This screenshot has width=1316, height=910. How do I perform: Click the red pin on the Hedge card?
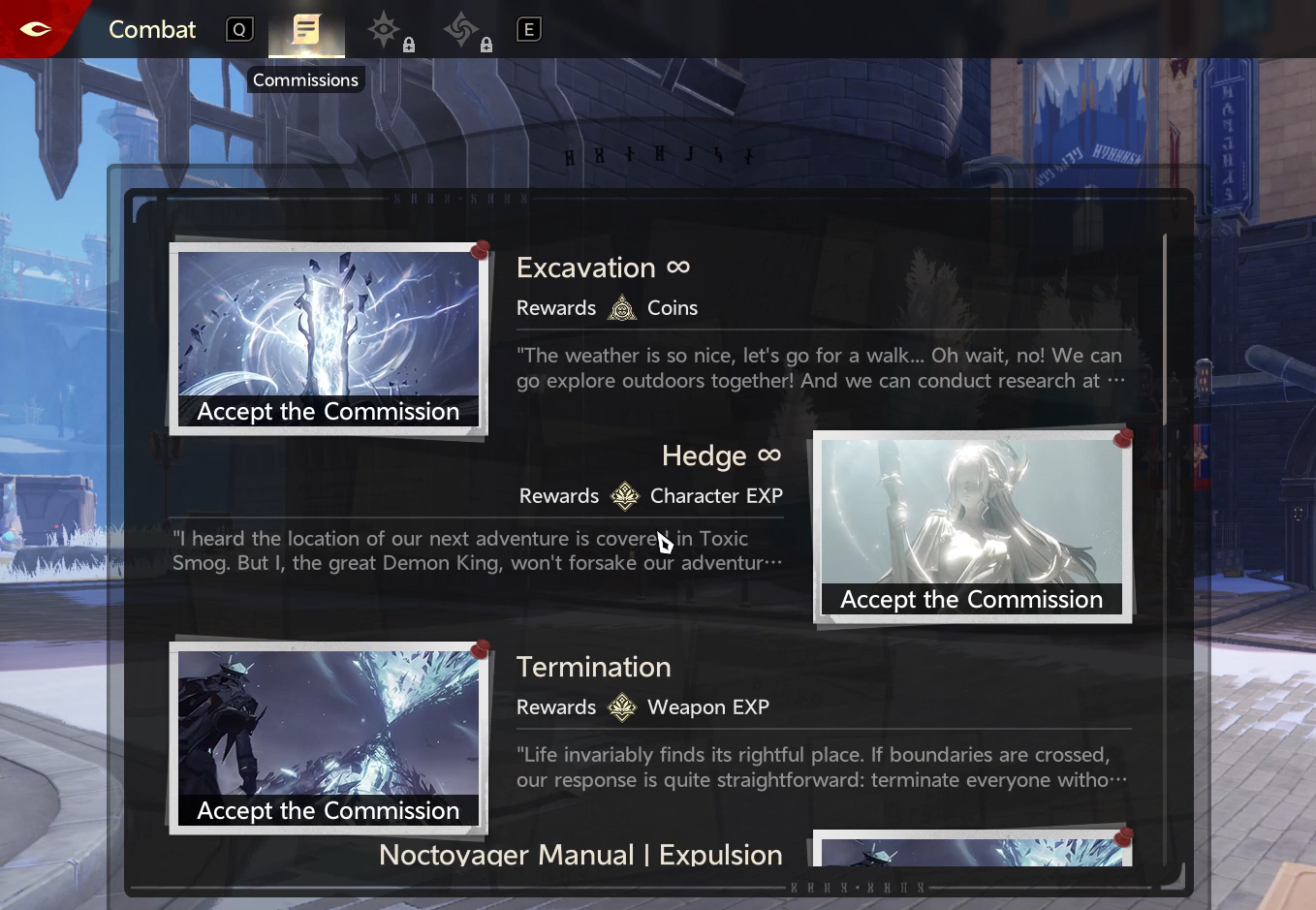click(x=1123, y=437)
